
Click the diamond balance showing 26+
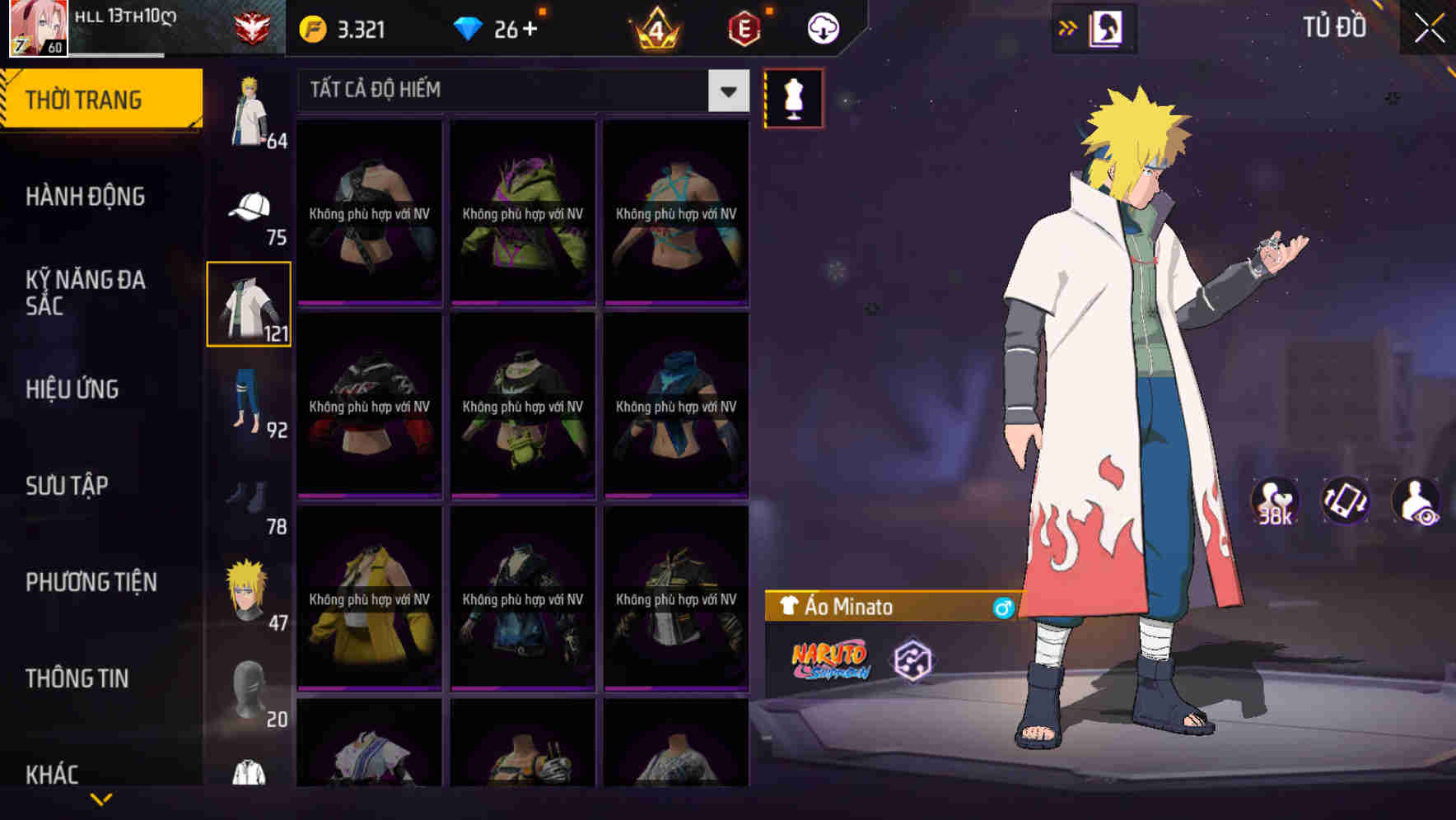click(x=494, y=27)
